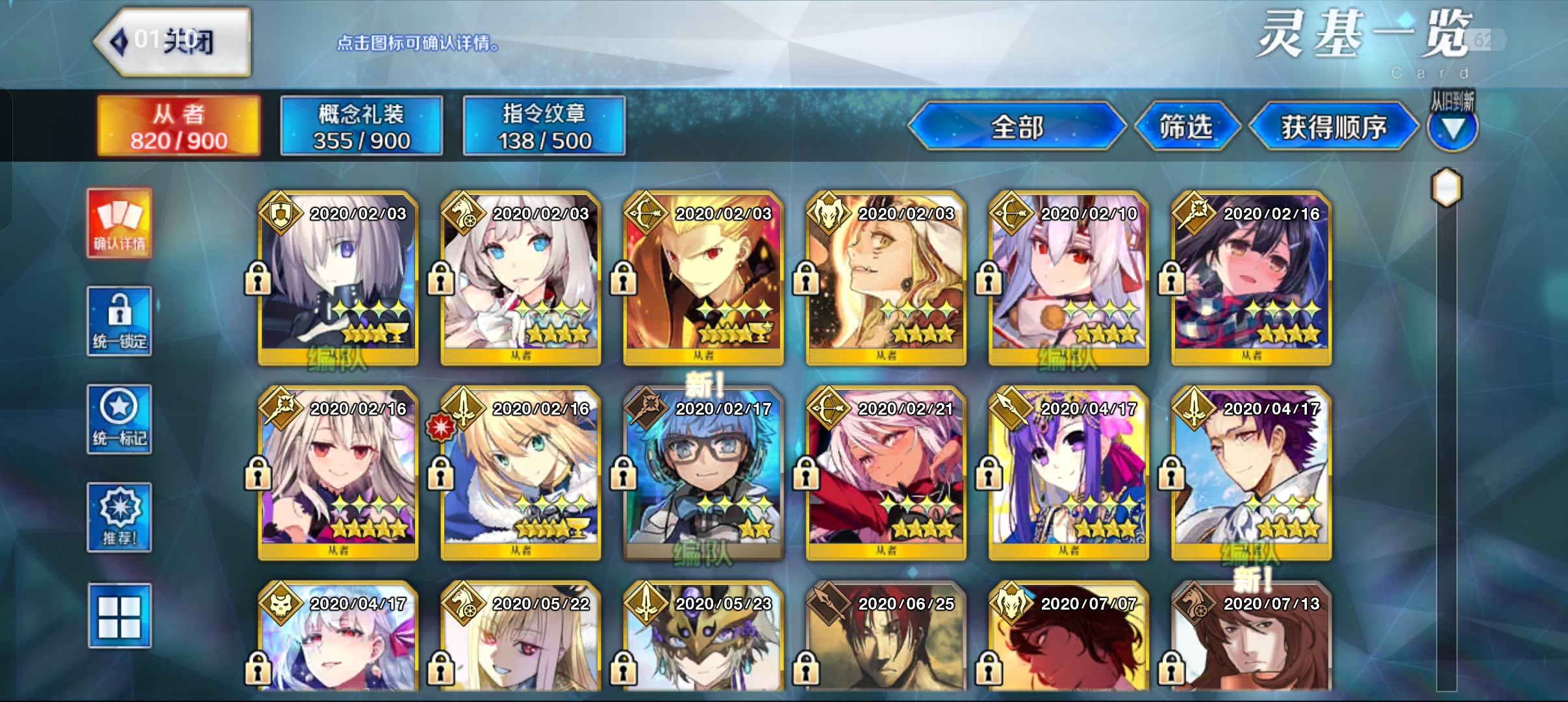Switch to the 指令纹章 command code tab

click(544, 126)
